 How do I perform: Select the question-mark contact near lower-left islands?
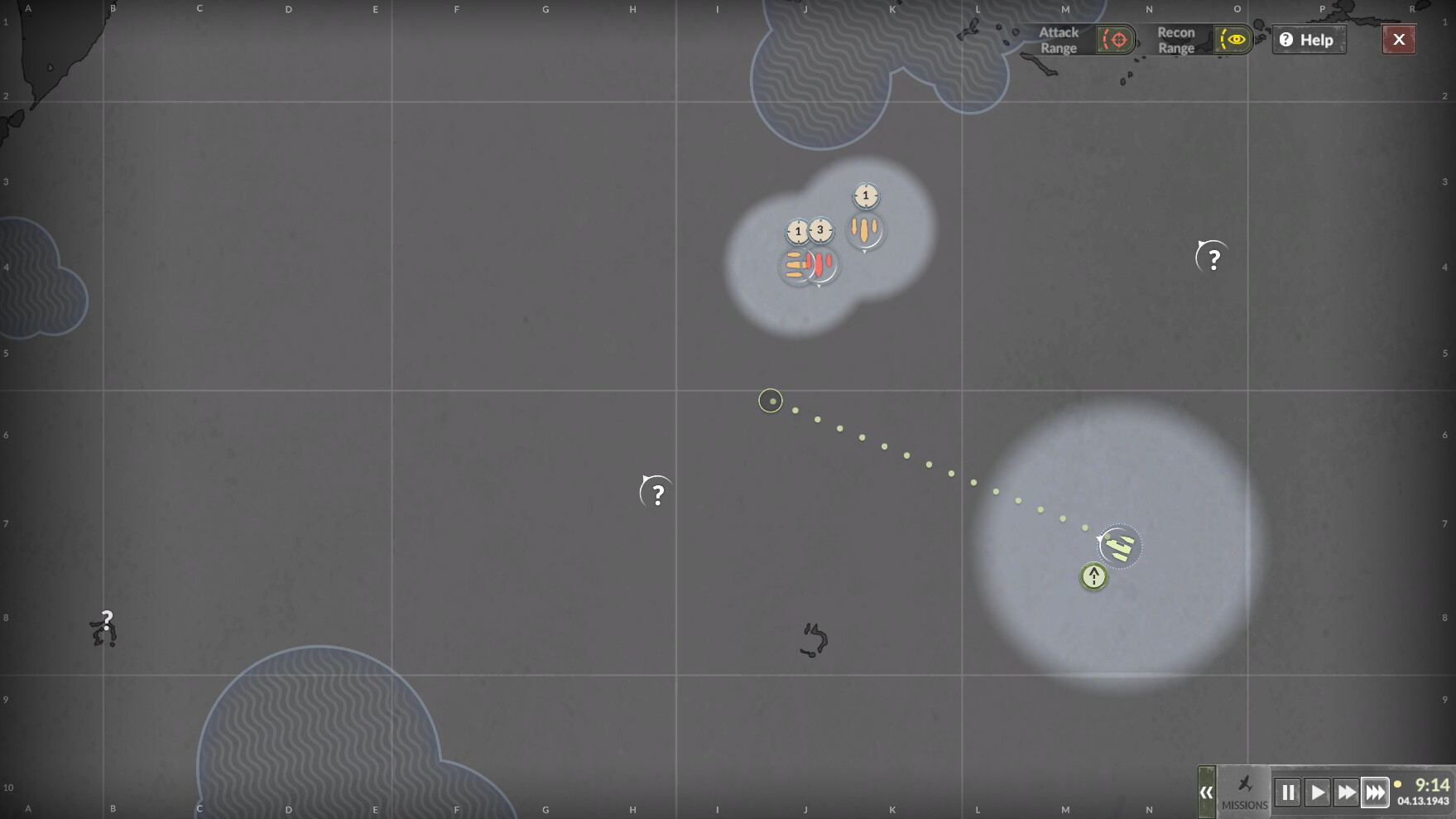click(x=107, y=620)
